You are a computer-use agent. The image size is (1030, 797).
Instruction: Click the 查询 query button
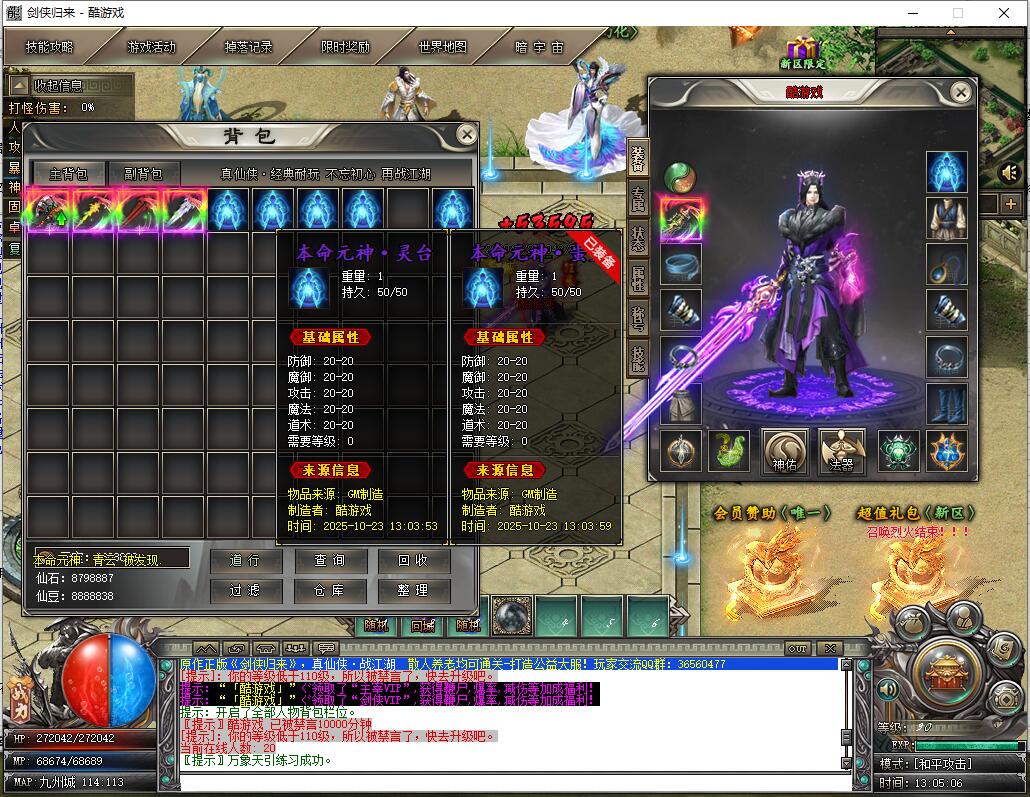[x=328, y=561]
